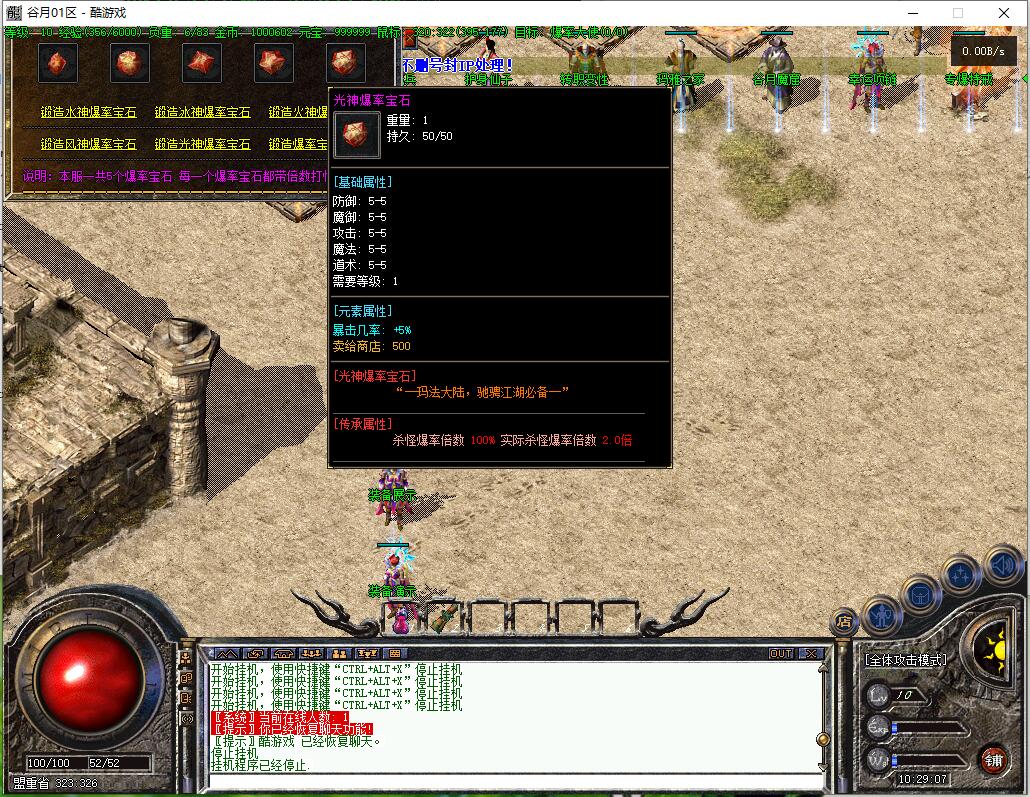1030x797 pixels.
Task: Minimize the game window
Action: click(912, 13)
